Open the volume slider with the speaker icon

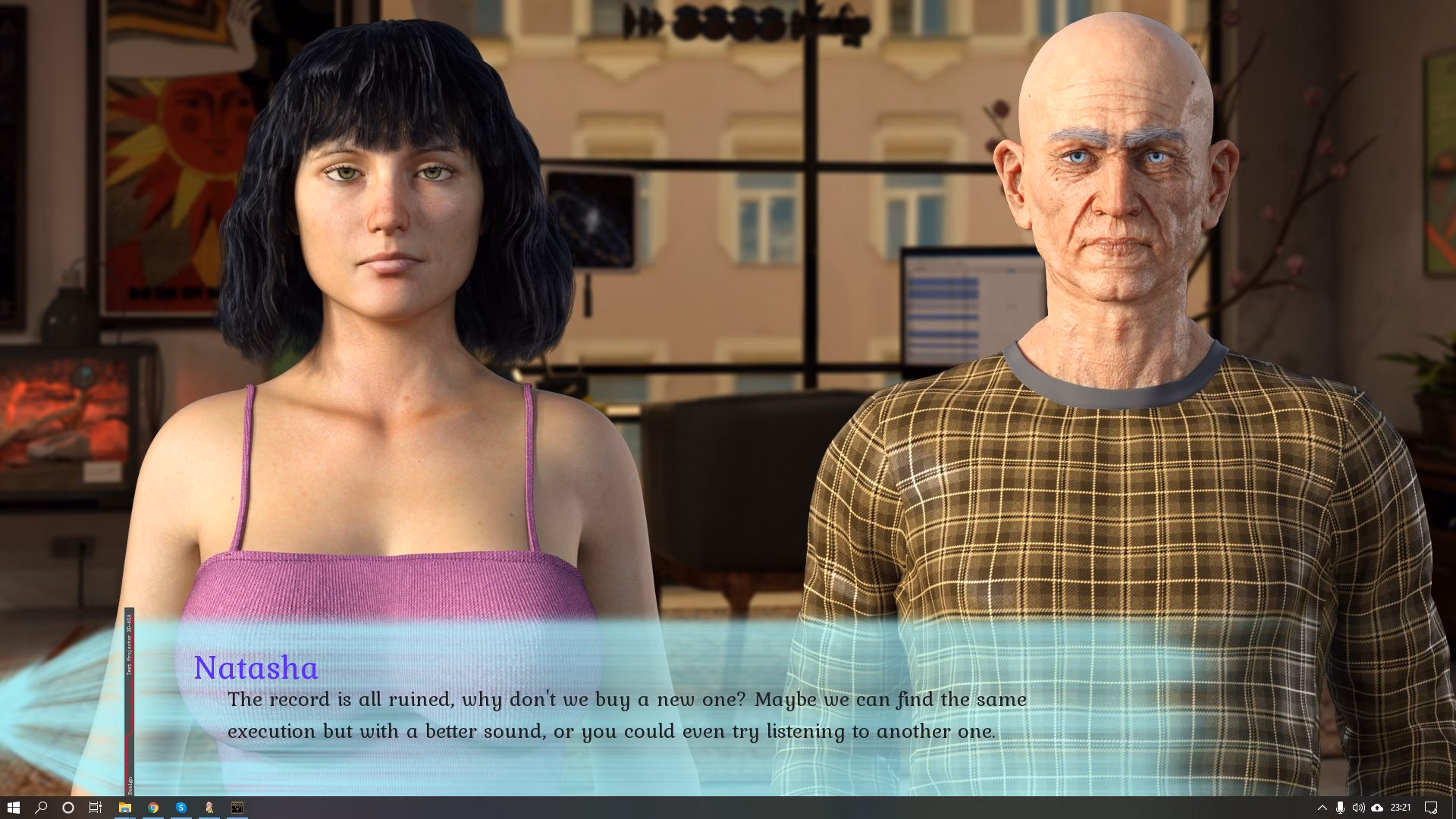pyautogui.click(x=1359, y=806)
